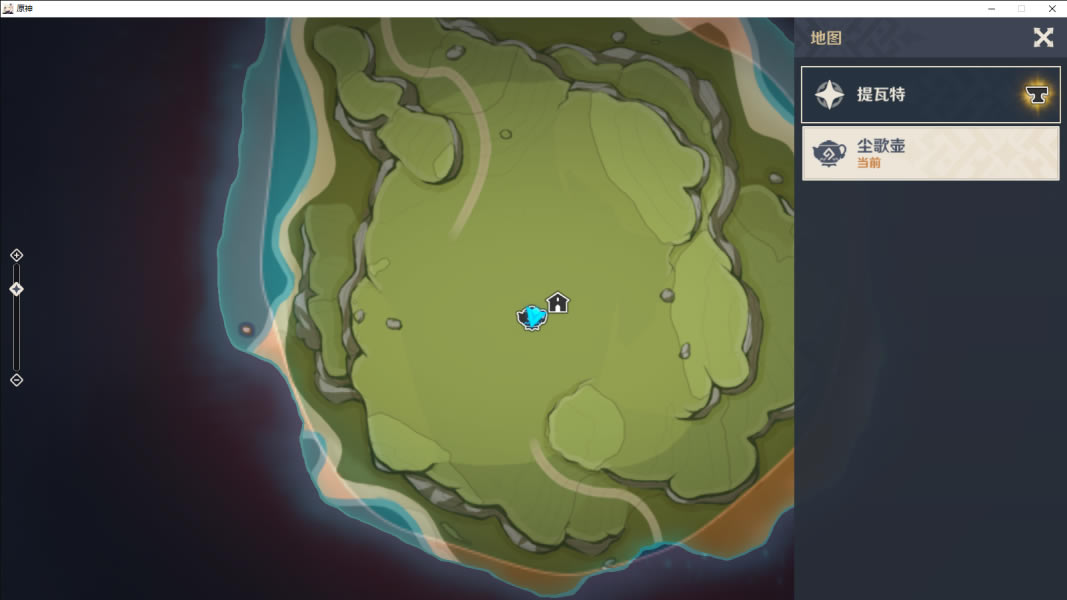Click the map zoom-out minus button
Viewport: 1067px width, 600px height.
click(16, 380)
